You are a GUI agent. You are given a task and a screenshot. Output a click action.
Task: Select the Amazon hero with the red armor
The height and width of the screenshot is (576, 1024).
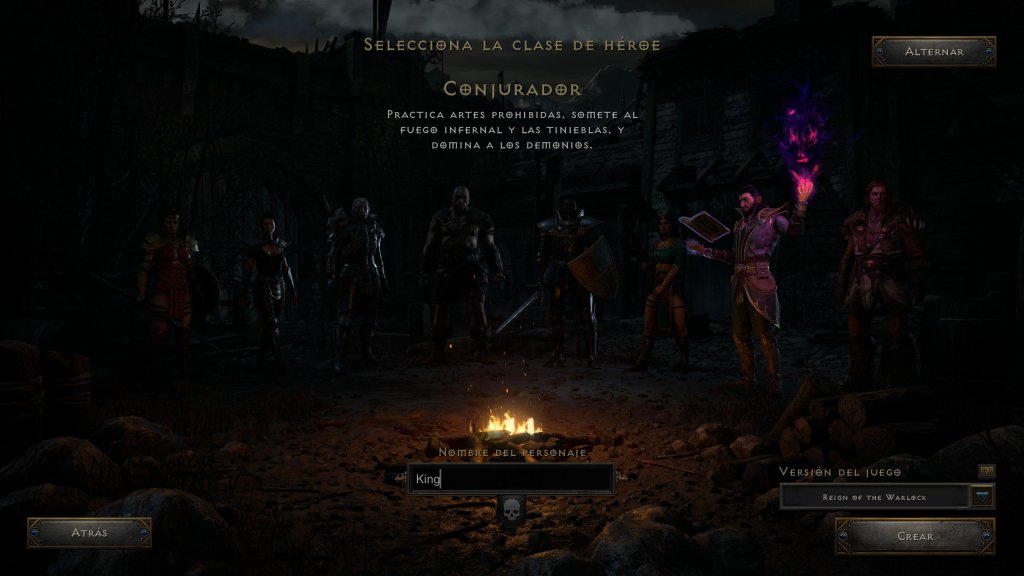pos(169,285)
